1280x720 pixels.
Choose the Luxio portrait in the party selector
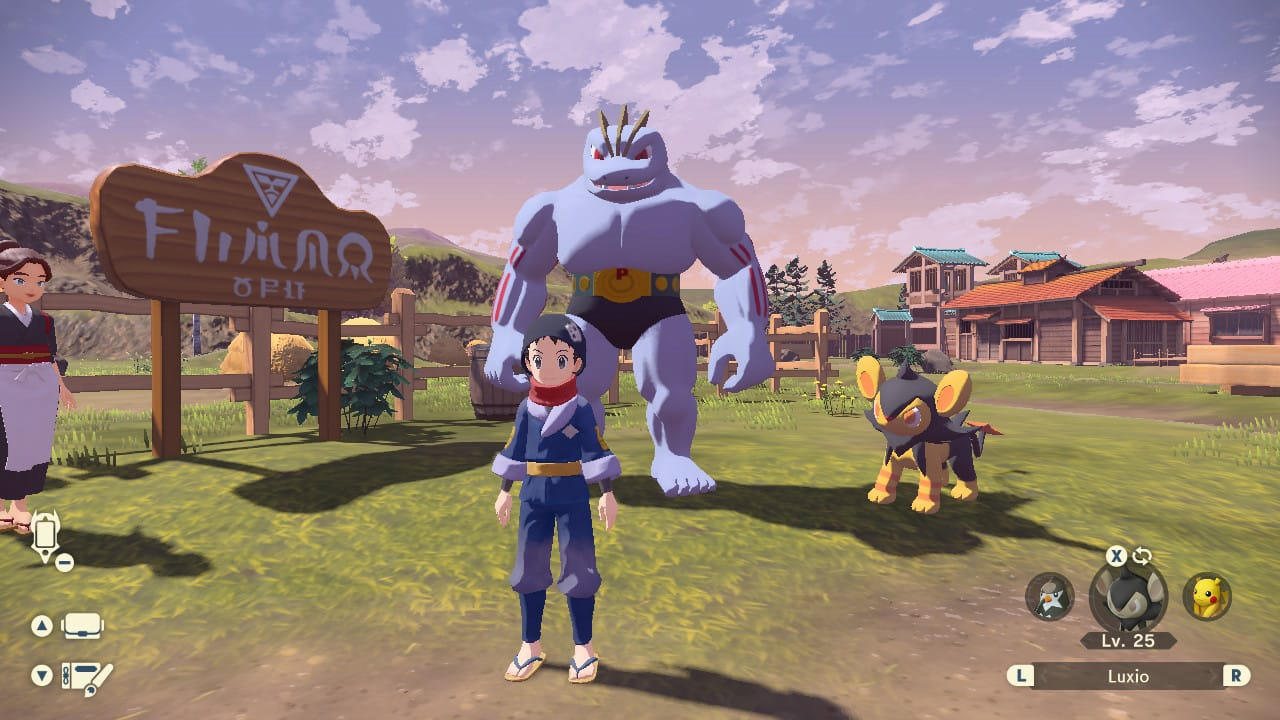click(1127, 596)
